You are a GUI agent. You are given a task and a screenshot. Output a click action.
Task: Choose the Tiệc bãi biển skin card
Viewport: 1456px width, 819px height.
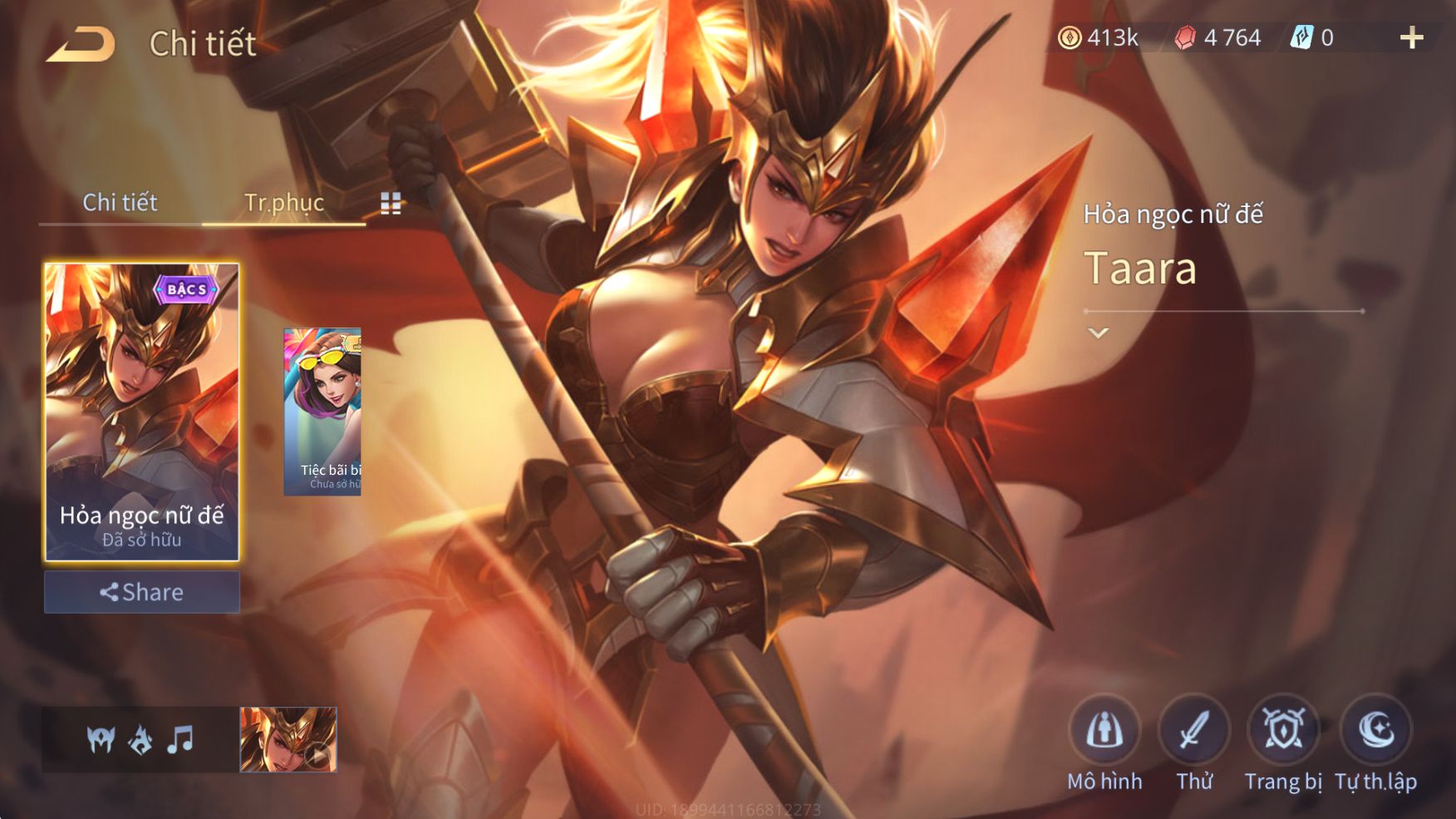[322, 412]
